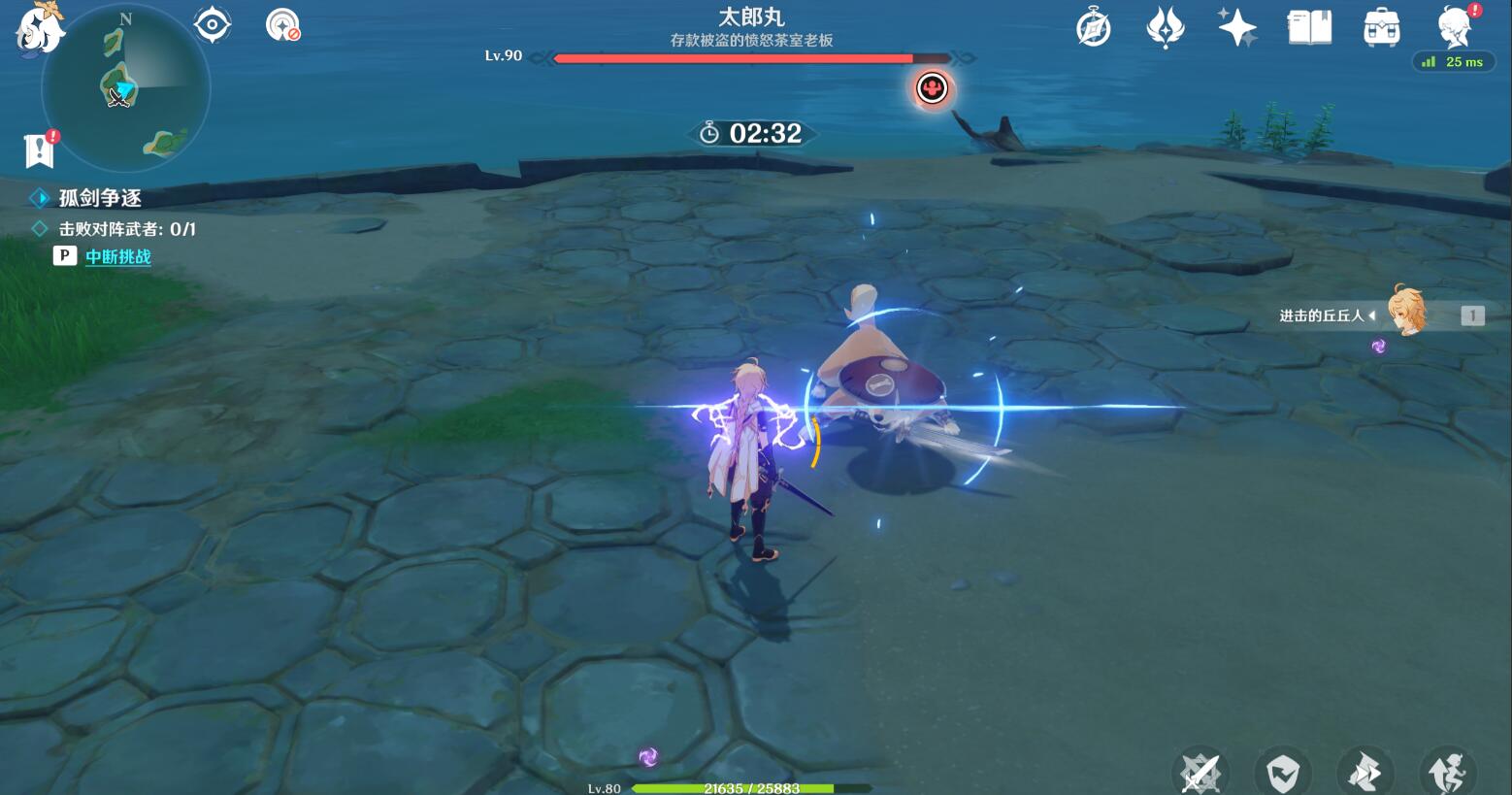Select the 孤剑争逐 quest tracker
This screenshot has height=795, width=1512.
[100, 198]
